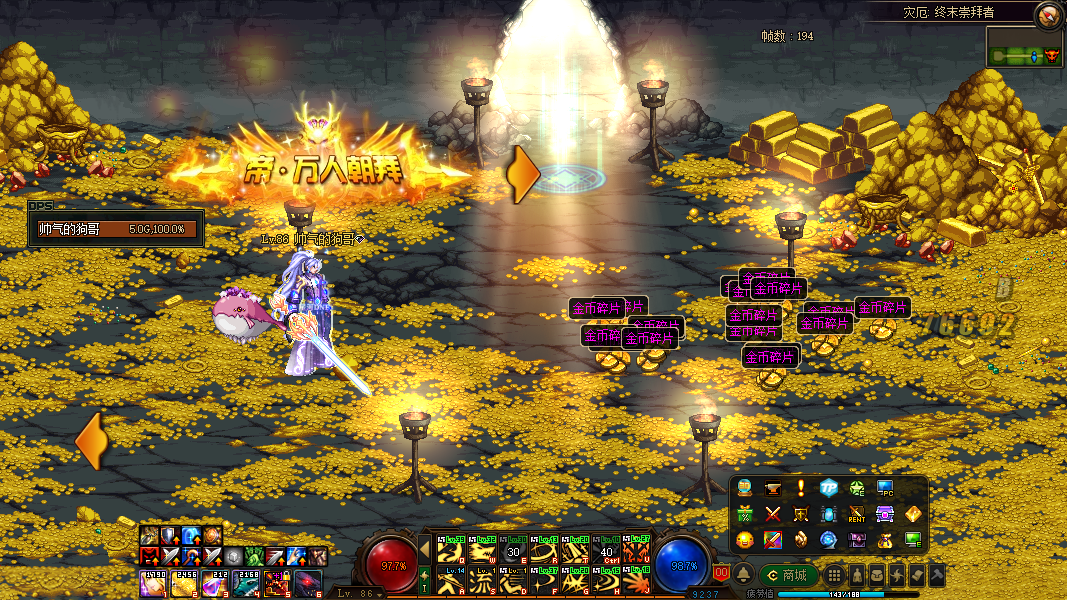1067x600 pixels.
Task: Click the notification bell button
Action: click(x=744, y=575)
